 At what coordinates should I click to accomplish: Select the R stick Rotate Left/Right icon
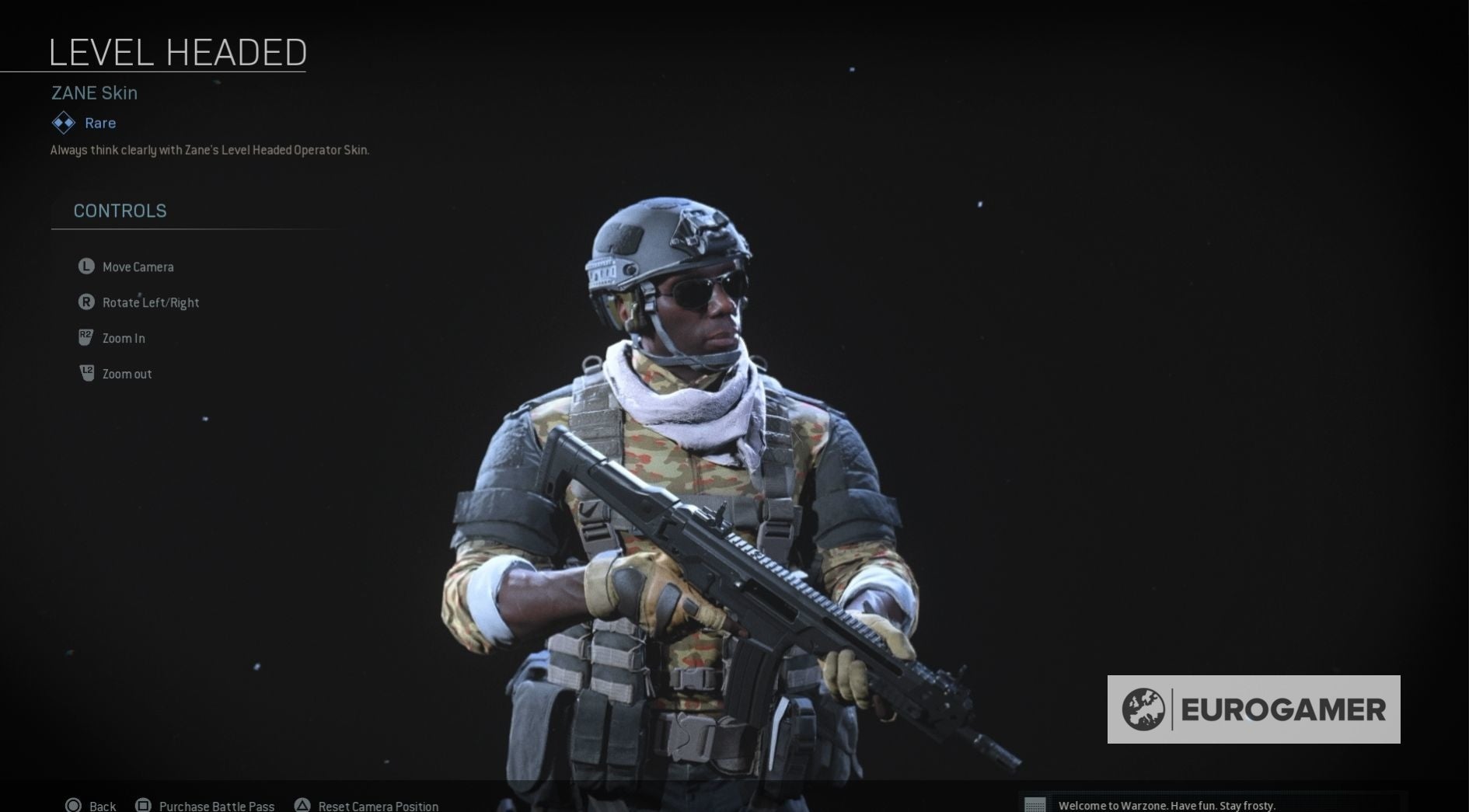[x=86, y=302]
